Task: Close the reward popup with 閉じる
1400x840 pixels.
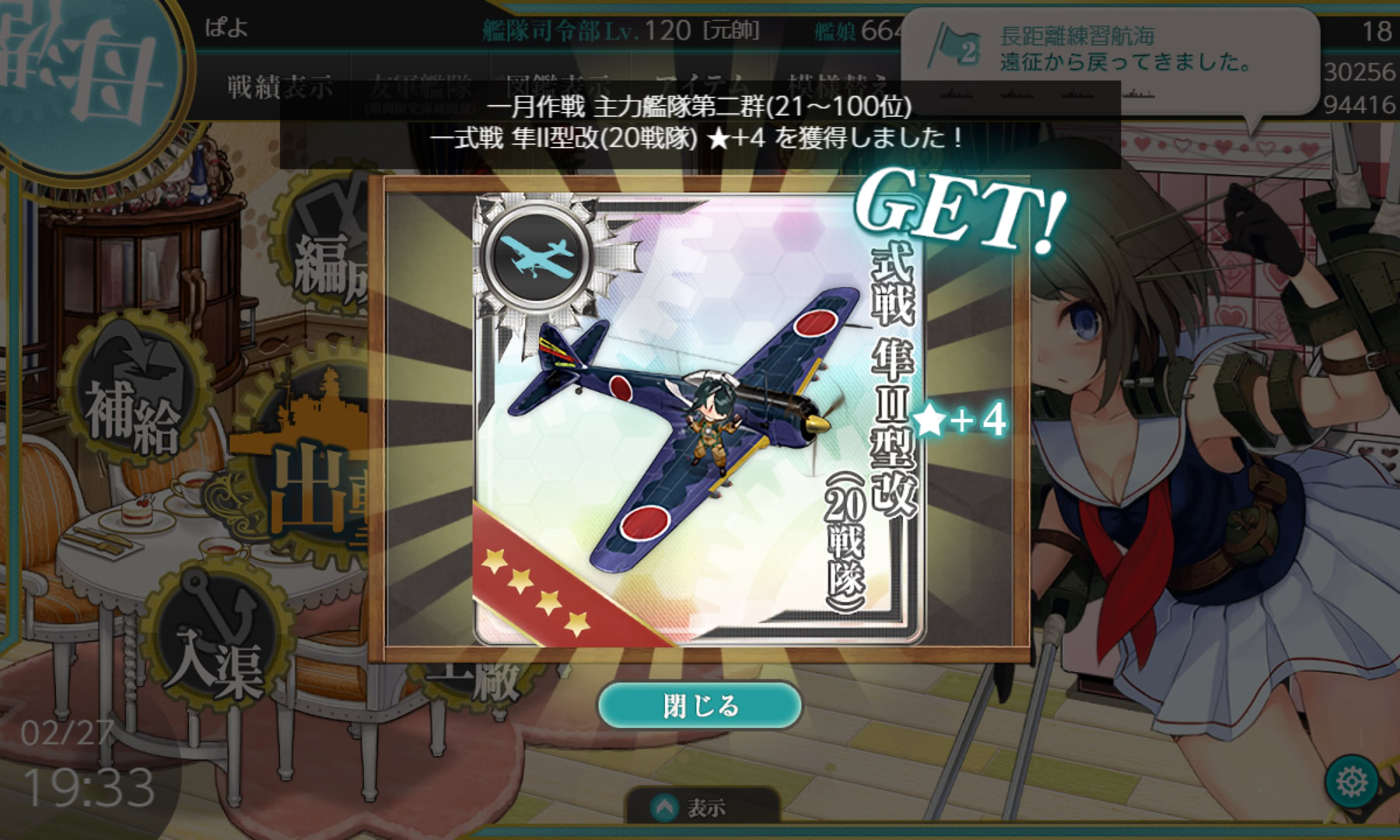Action: coord(699,705)
